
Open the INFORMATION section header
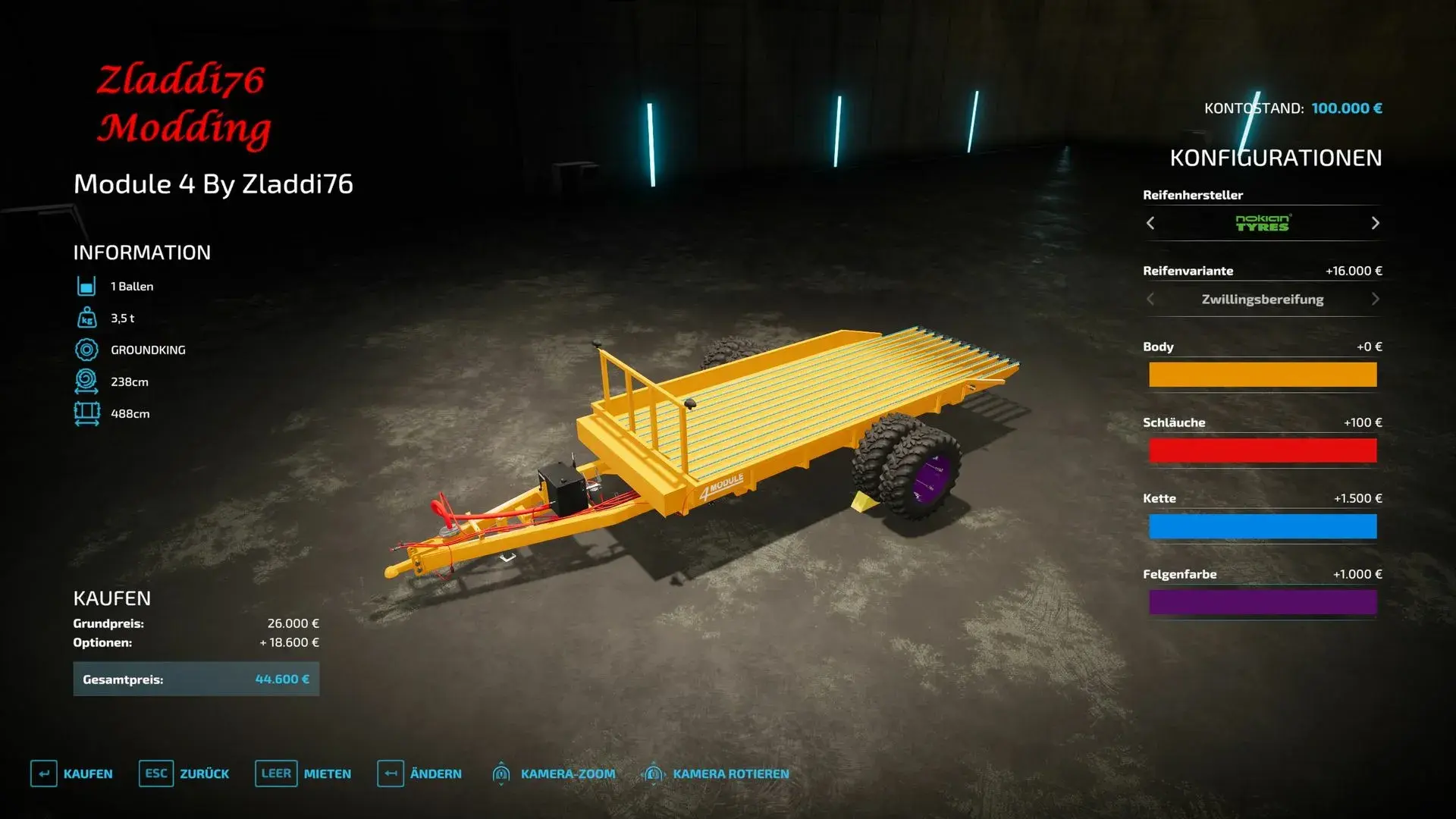pos(141,253)
